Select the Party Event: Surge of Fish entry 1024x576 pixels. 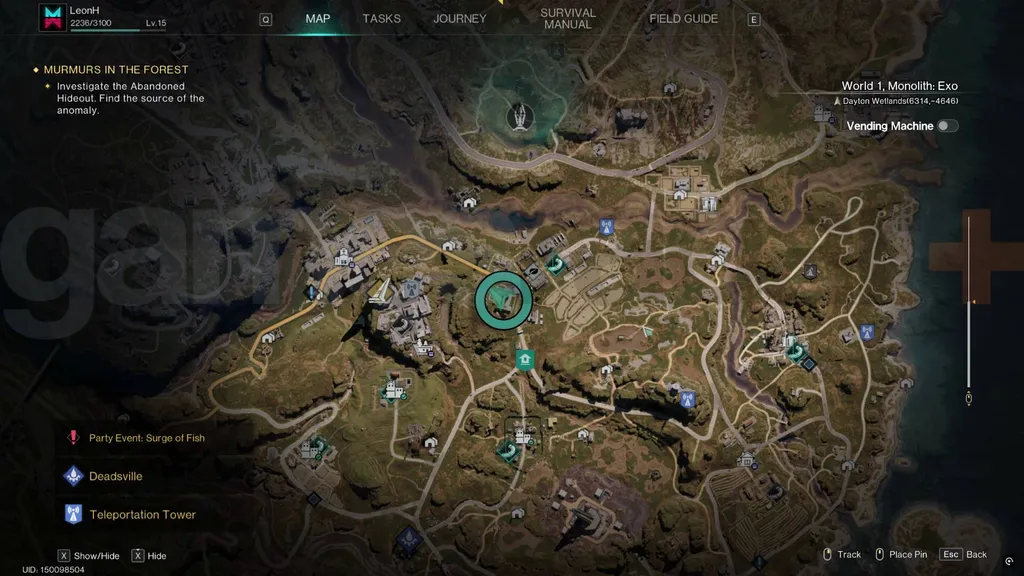tap(146, 438)
